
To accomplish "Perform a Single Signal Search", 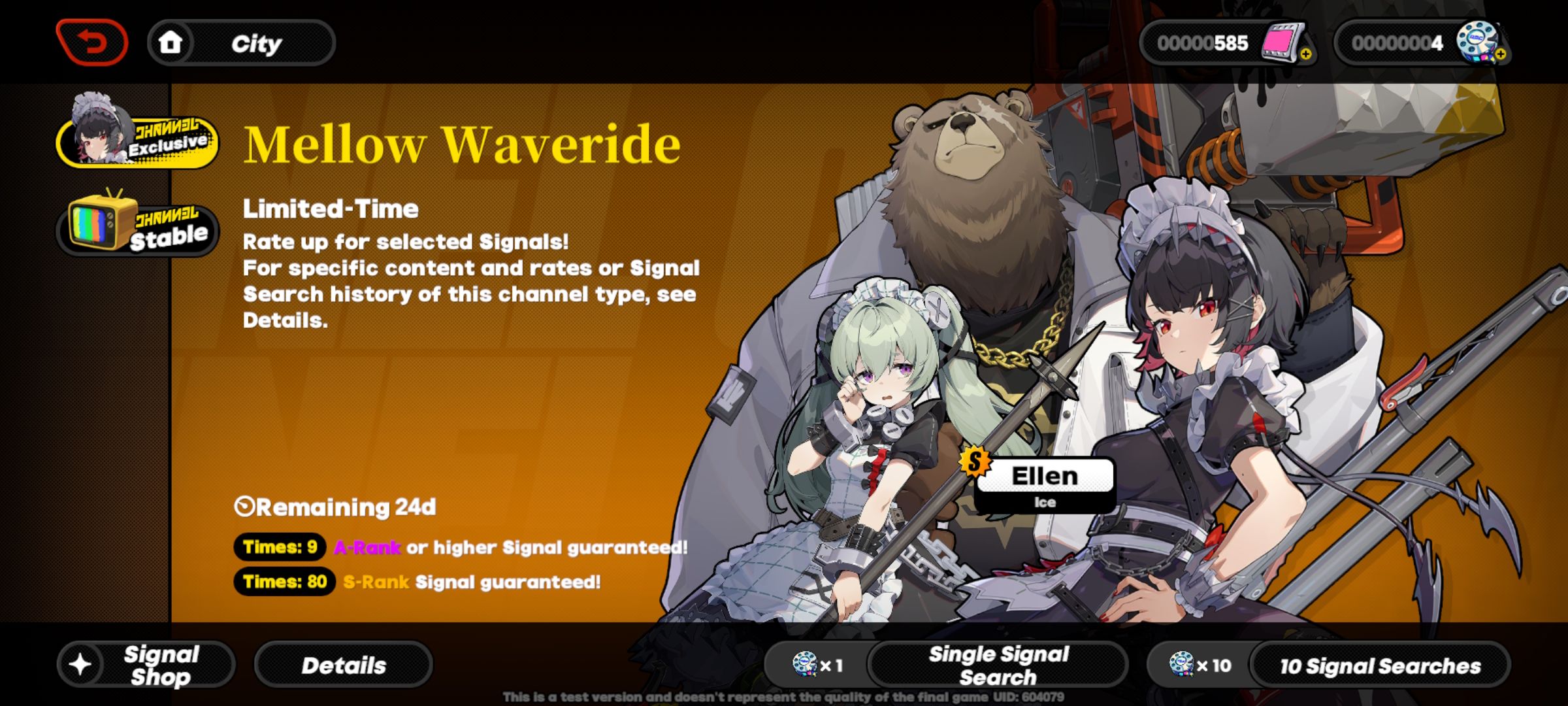I will (998, 665).
